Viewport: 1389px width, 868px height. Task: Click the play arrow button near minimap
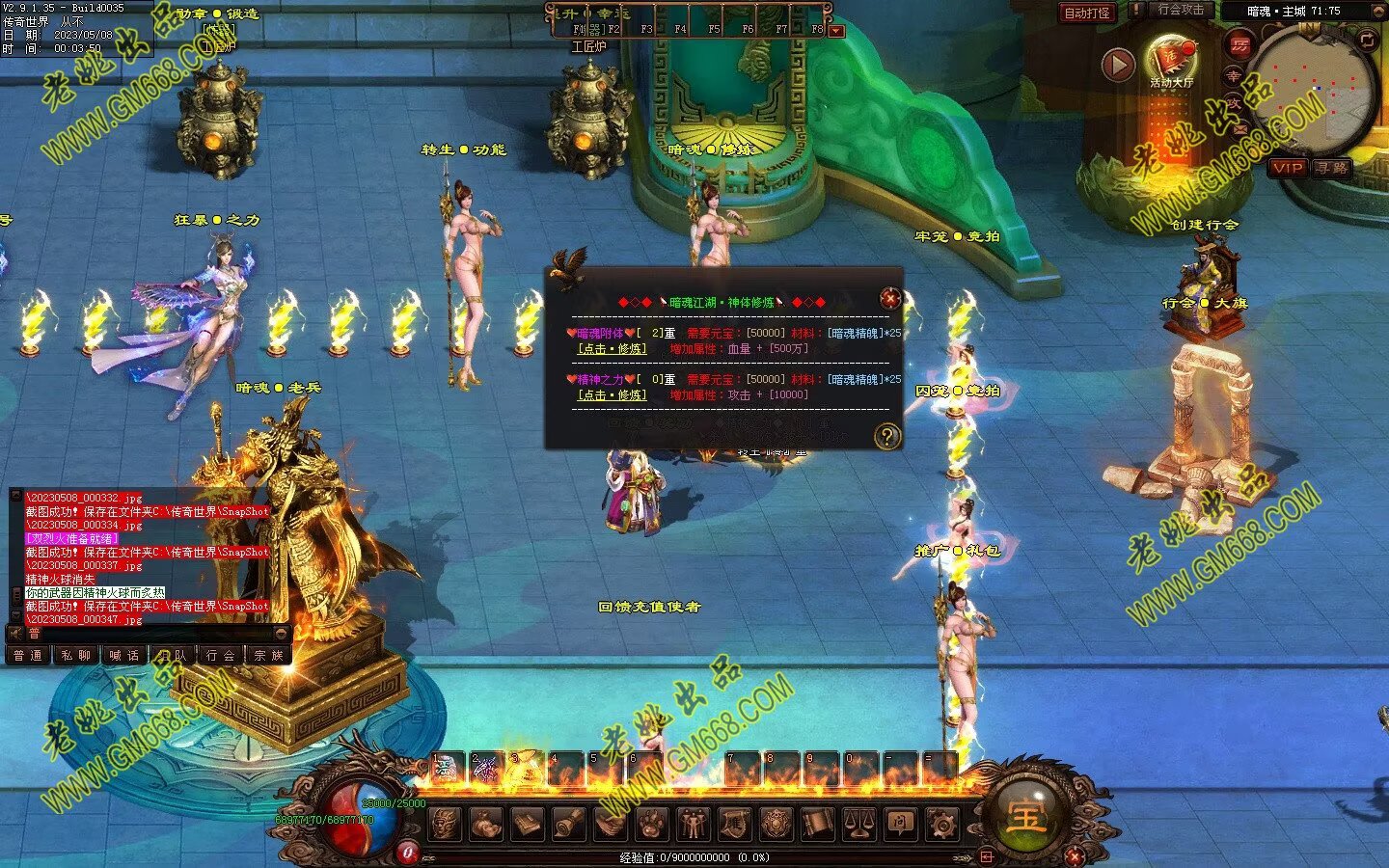[x=1118, y=65]
